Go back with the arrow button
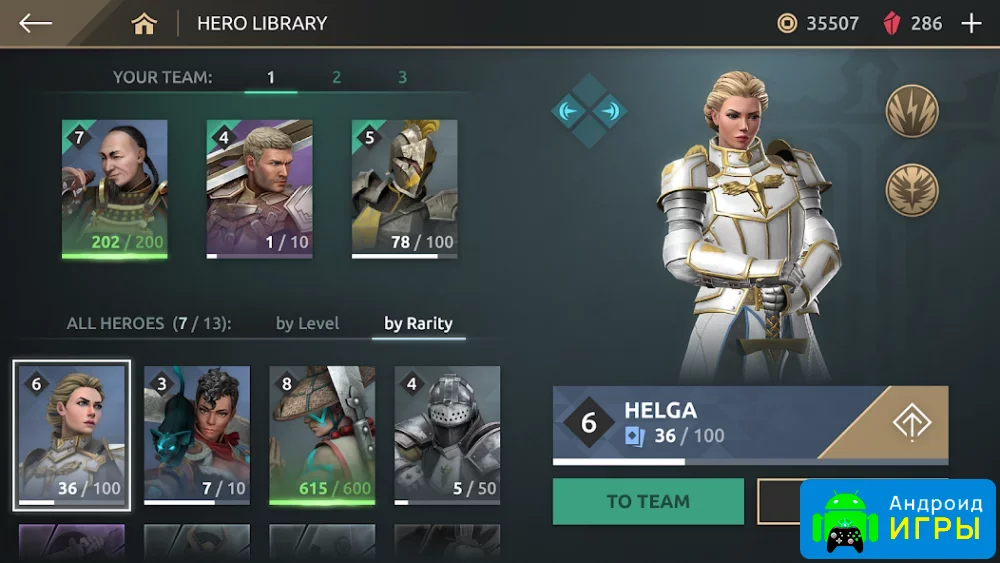Screen dimensions: 1000x563 tap(35, 23)
